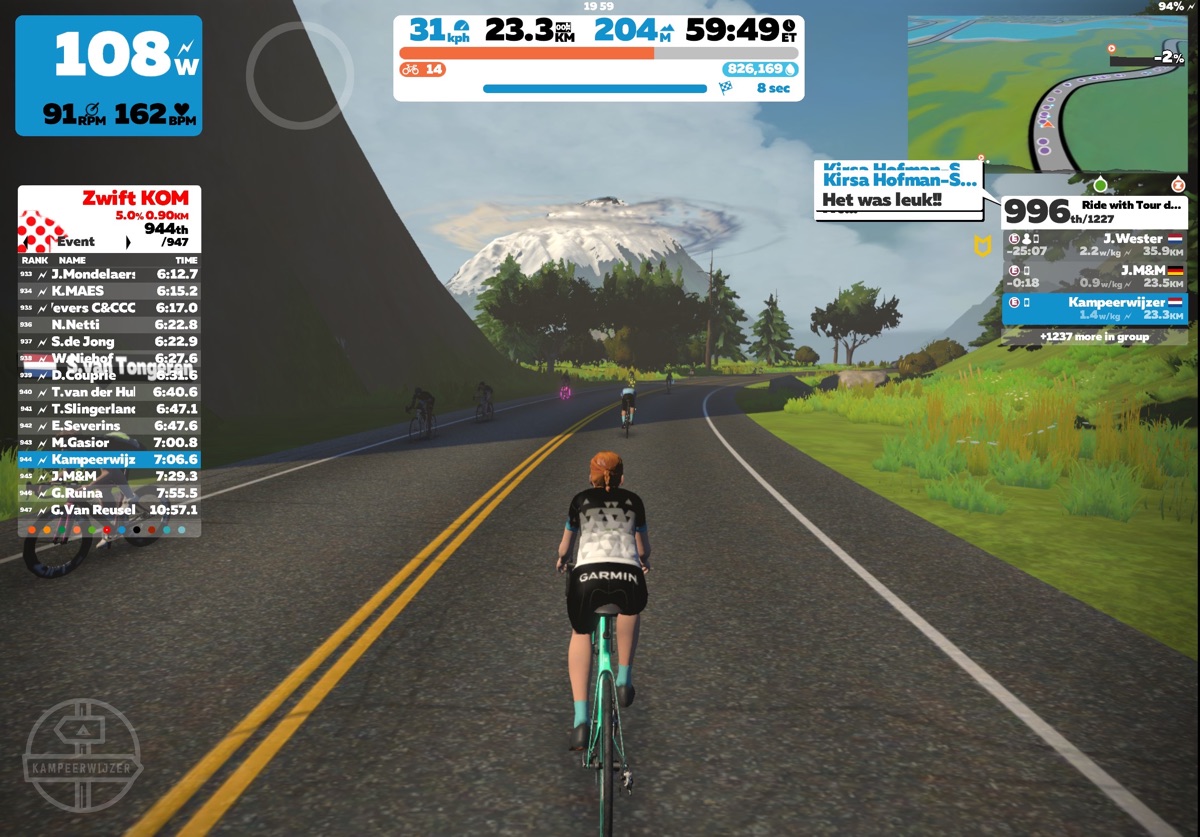Select J.Wester in the nearby riders list

[1095, 245]
